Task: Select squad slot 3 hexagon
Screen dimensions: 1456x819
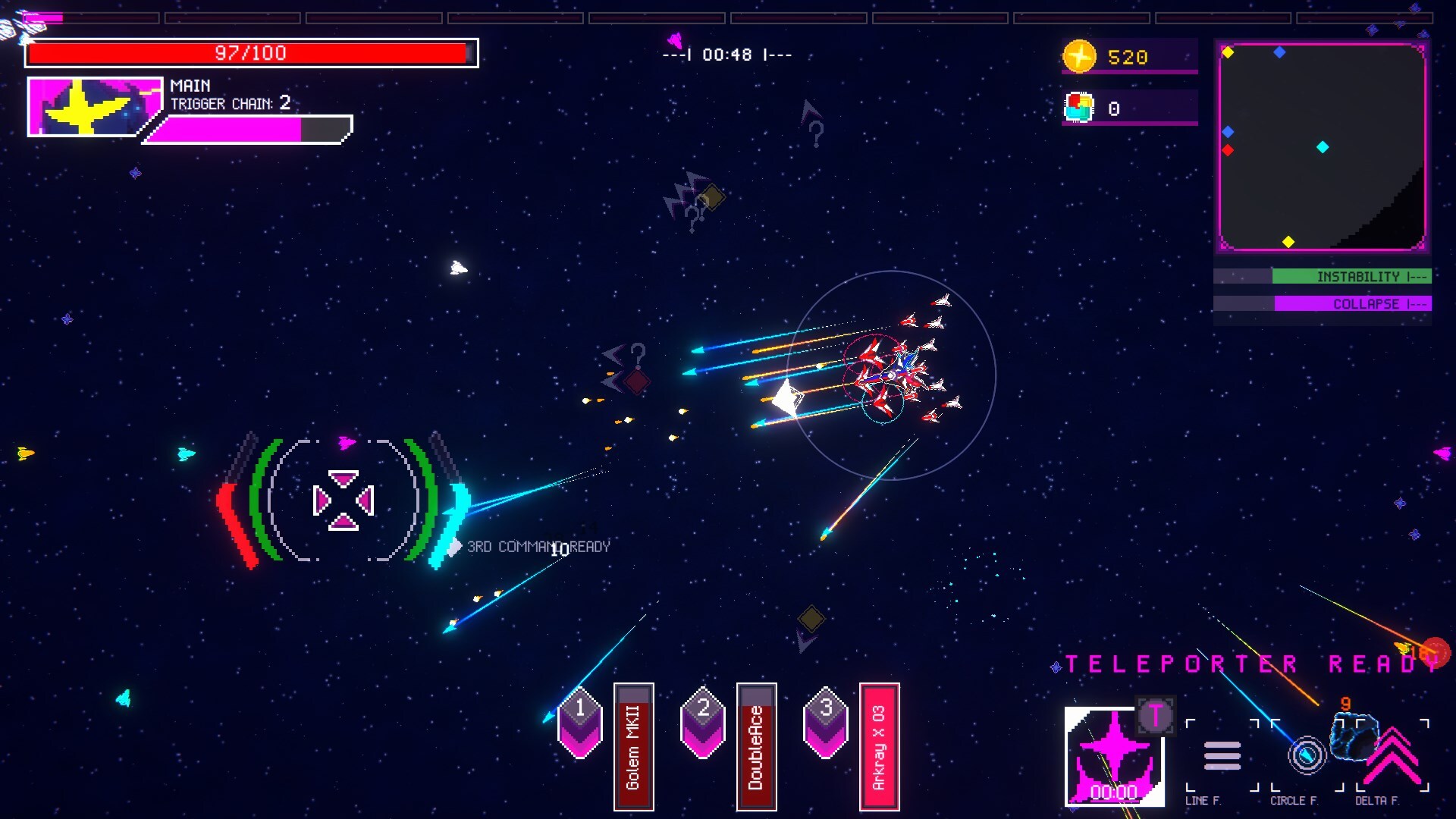Action: click(826, 723)
